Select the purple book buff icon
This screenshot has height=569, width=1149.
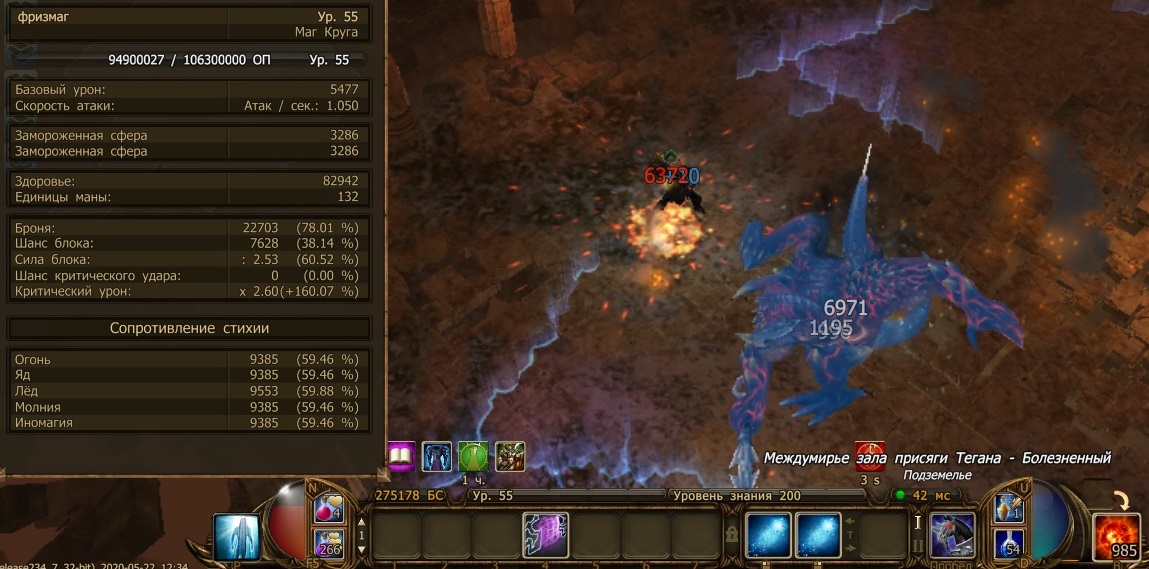401,457
